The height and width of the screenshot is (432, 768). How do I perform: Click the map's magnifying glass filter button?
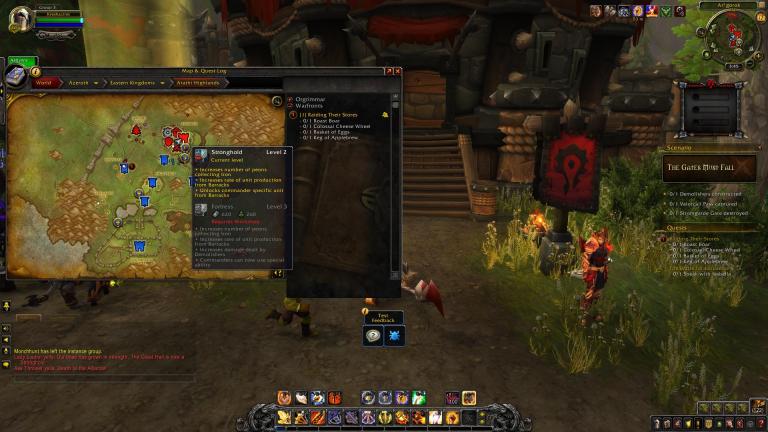tap(277, 101)
